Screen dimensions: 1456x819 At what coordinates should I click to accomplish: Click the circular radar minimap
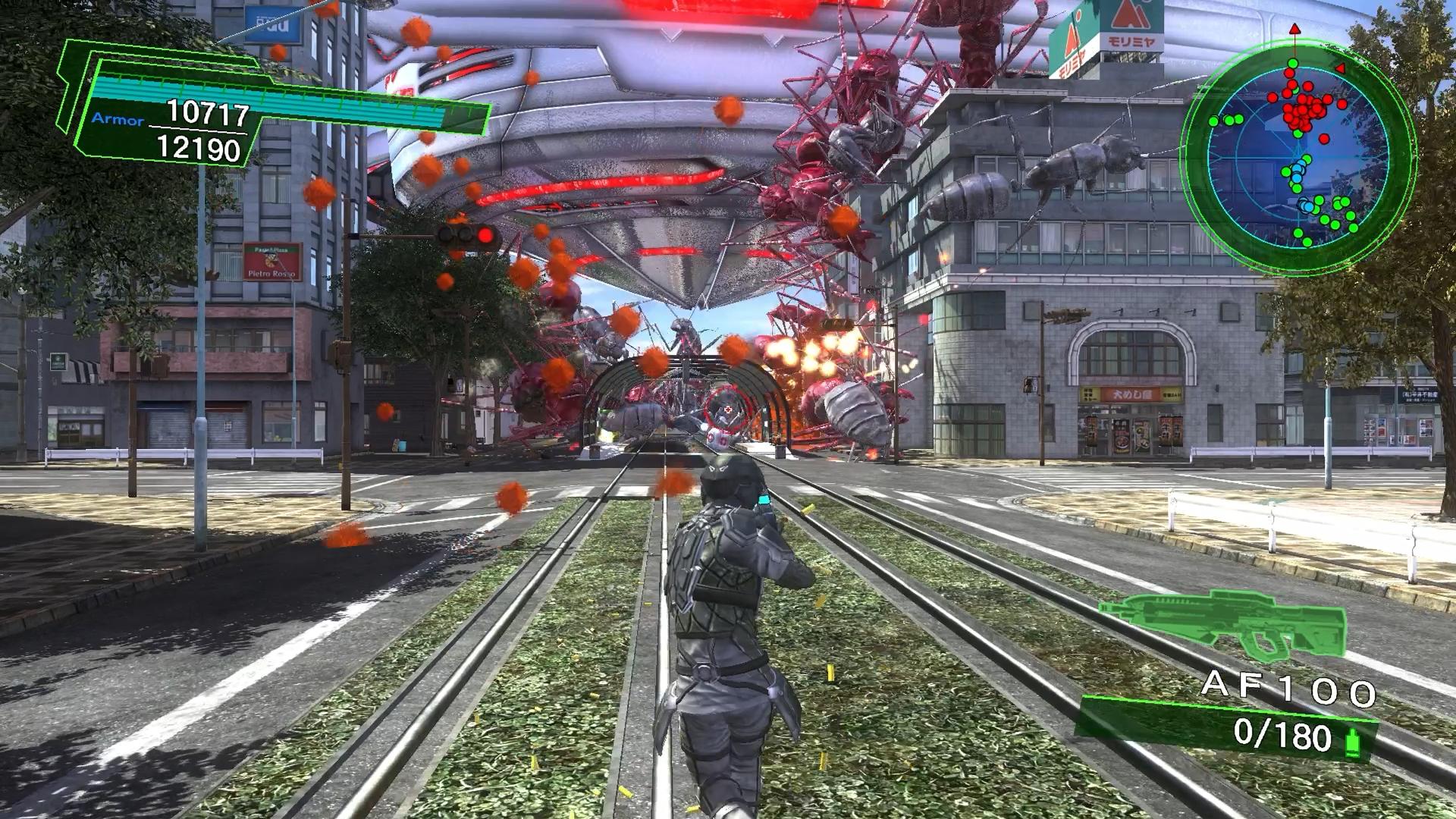pos(1298,154)
